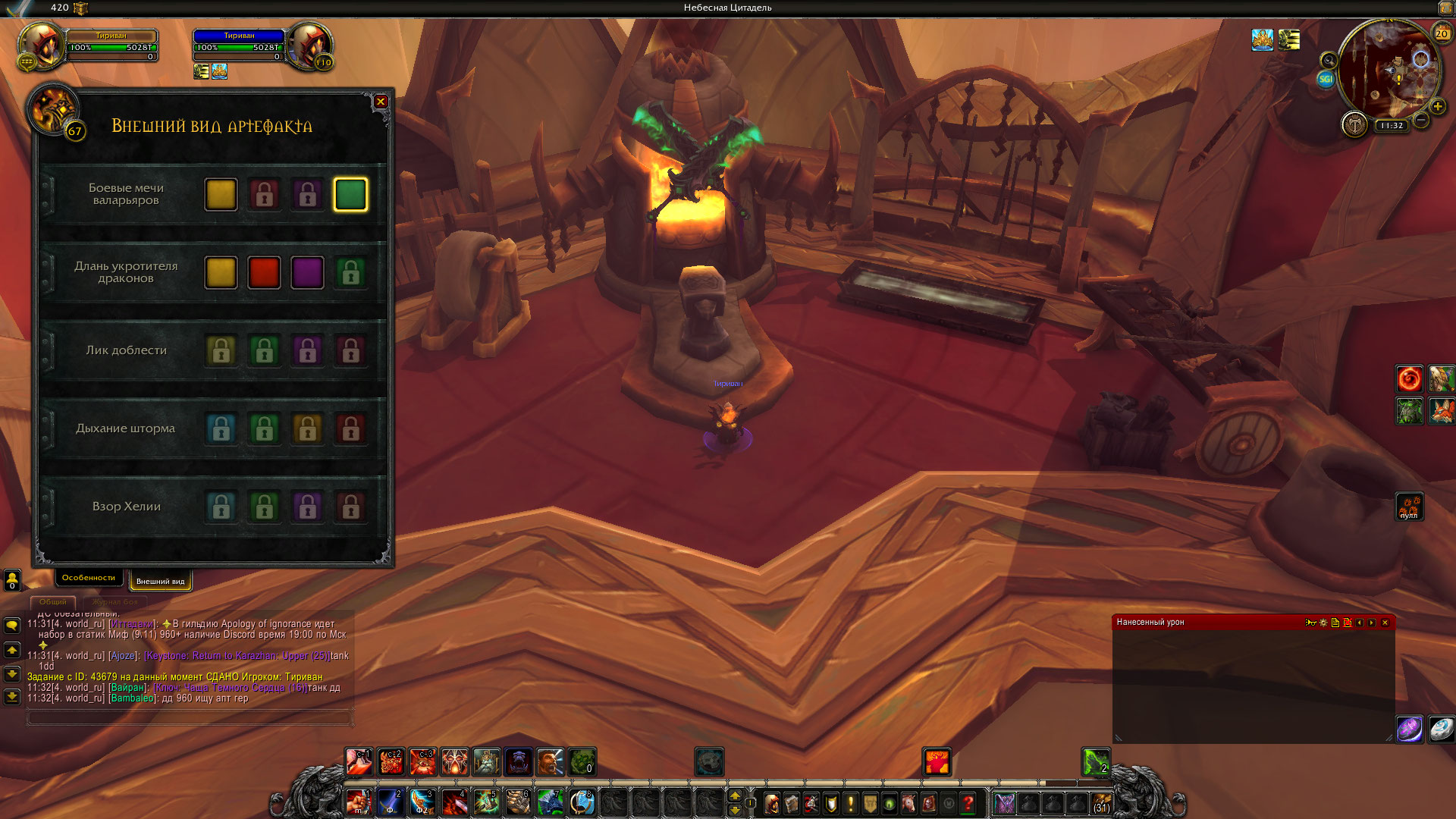
Task: Pick the purple Длань укротителя драконов swatch
Action: 307,273
